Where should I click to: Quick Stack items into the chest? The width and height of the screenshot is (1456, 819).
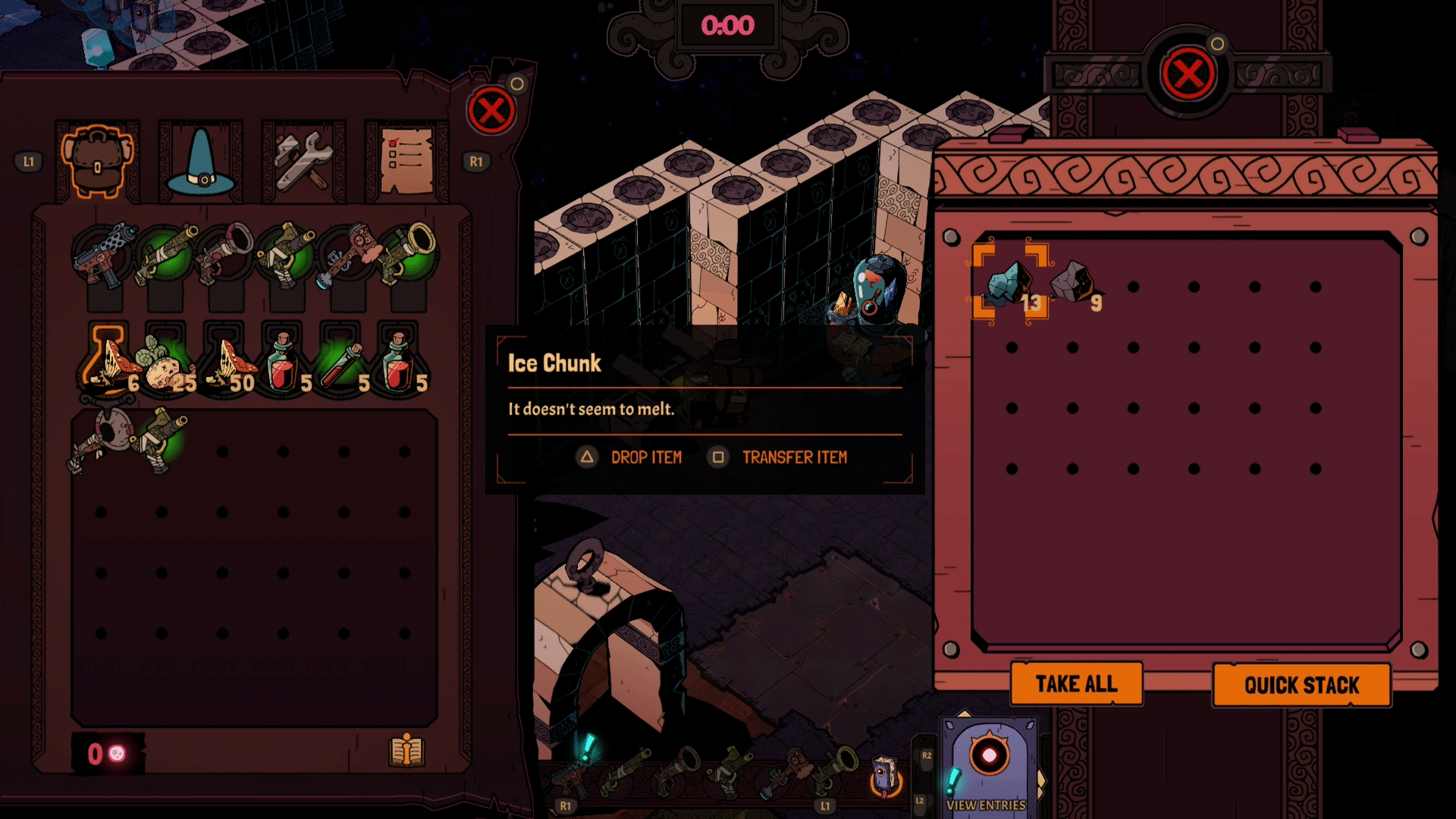tap(1301, 686)
